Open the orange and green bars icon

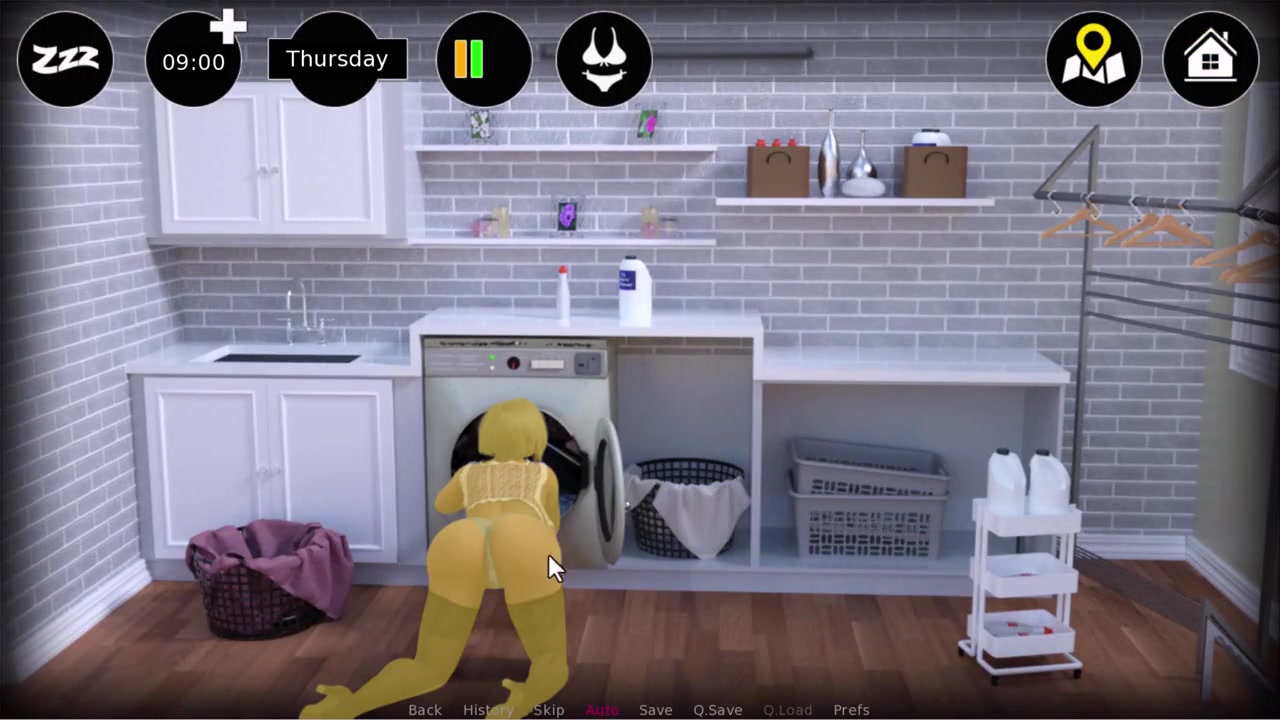(484, 59)
